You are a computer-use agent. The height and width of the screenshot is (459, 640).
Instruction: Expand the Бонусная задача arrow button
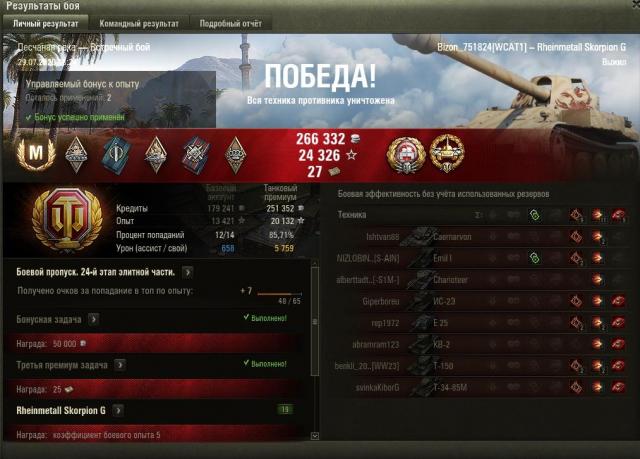pos(93,319)
